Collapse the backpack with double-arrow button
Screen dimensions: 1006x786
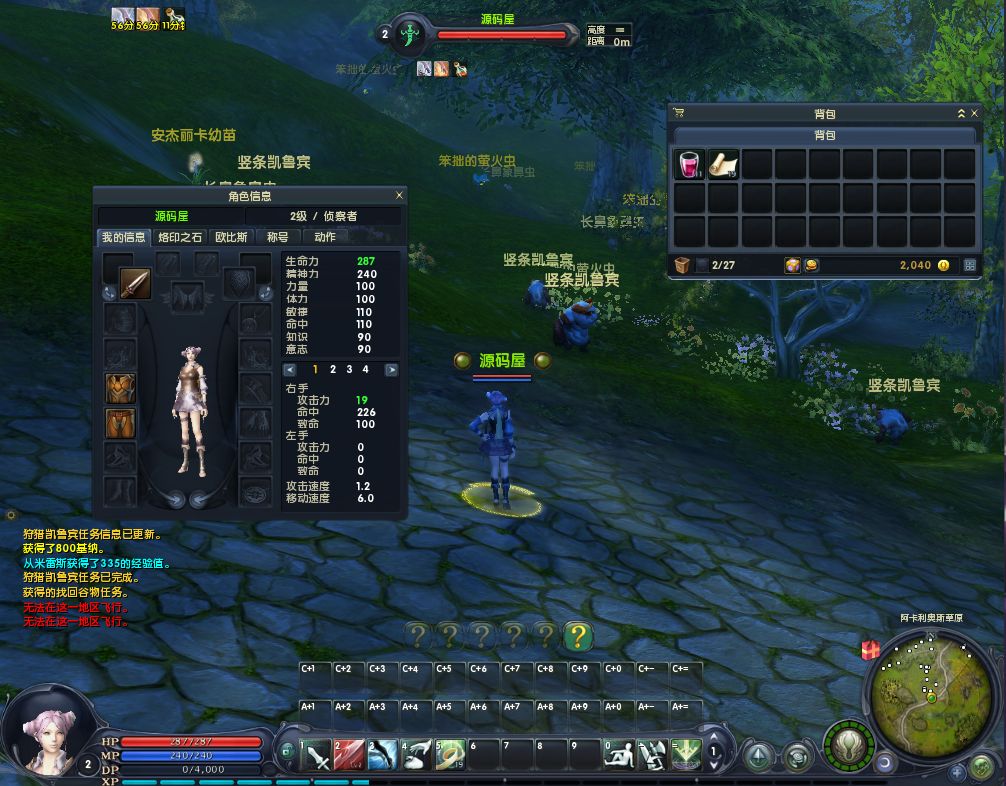[961, 114]
